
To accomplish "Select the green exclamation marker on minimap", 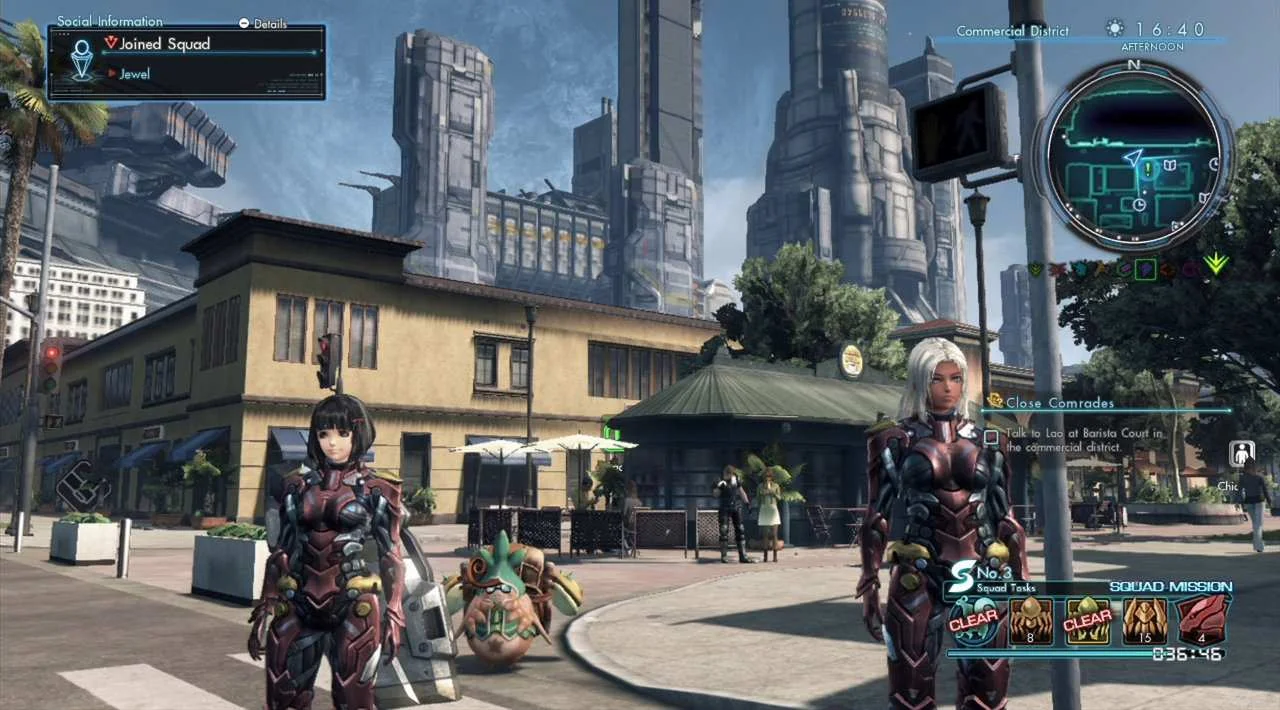I will pos(1149,170).
